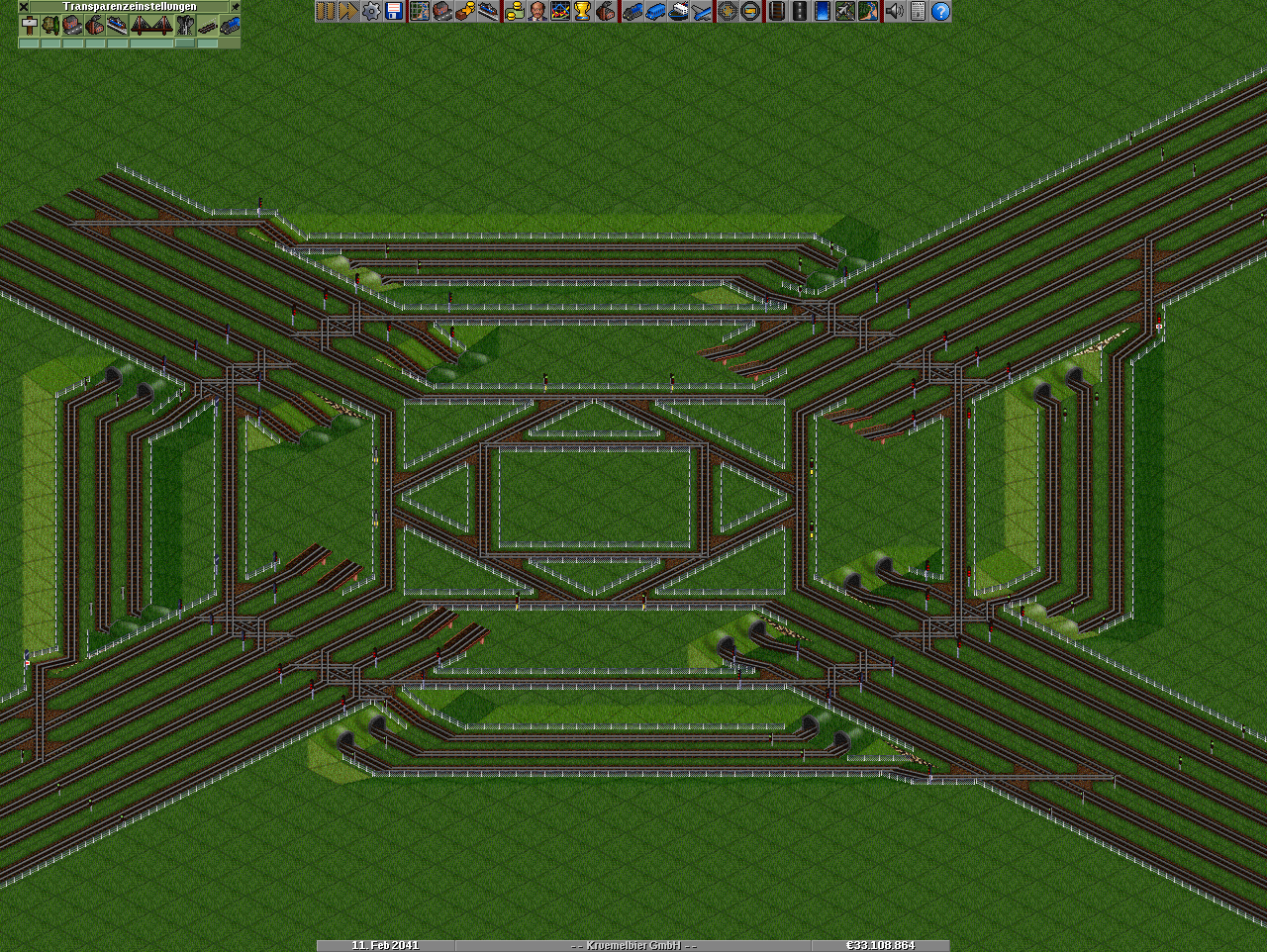
Task: Open the sound and music menu
Action: [x=895, y=11]
